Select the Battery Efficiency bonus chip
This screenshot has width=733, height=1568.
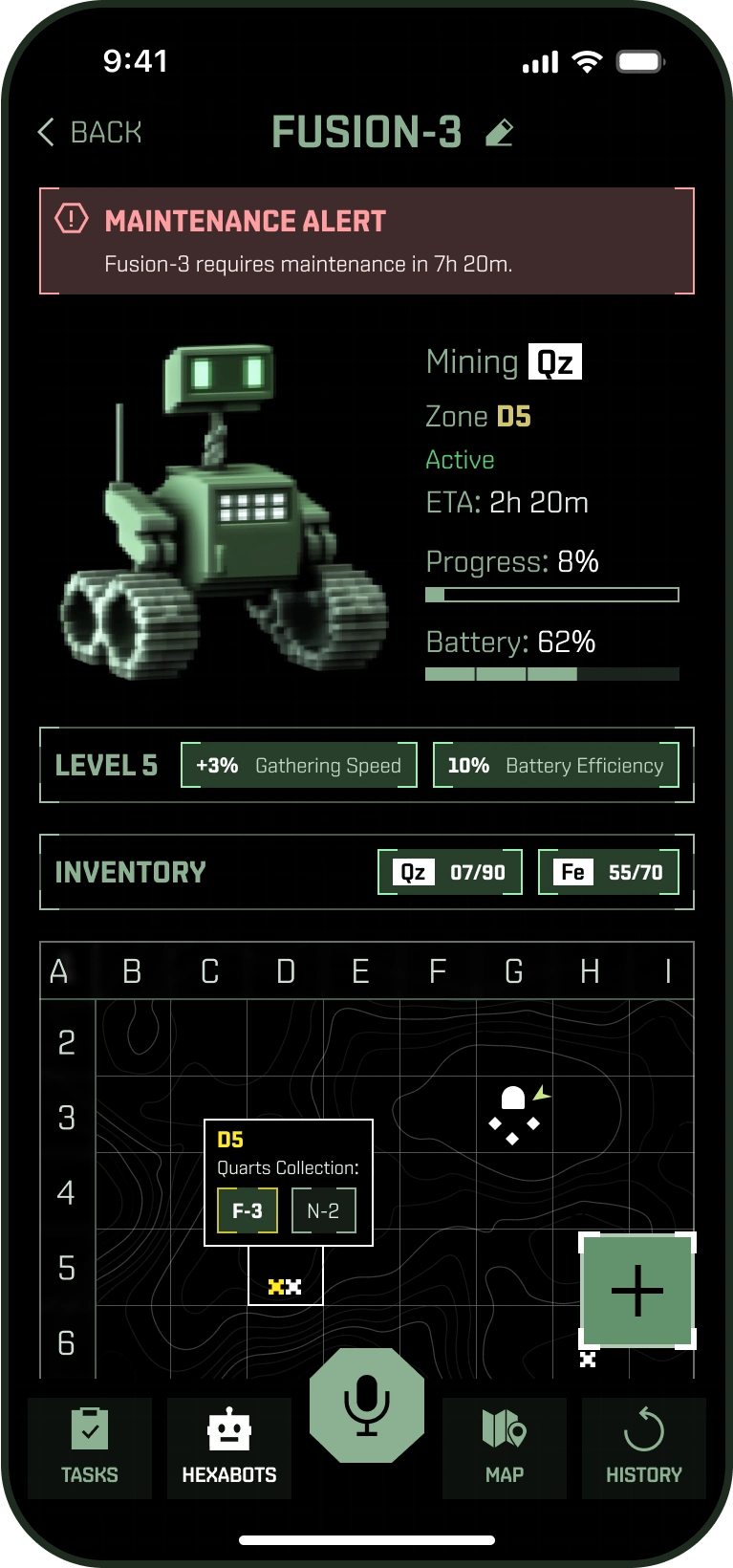[556, 765]
